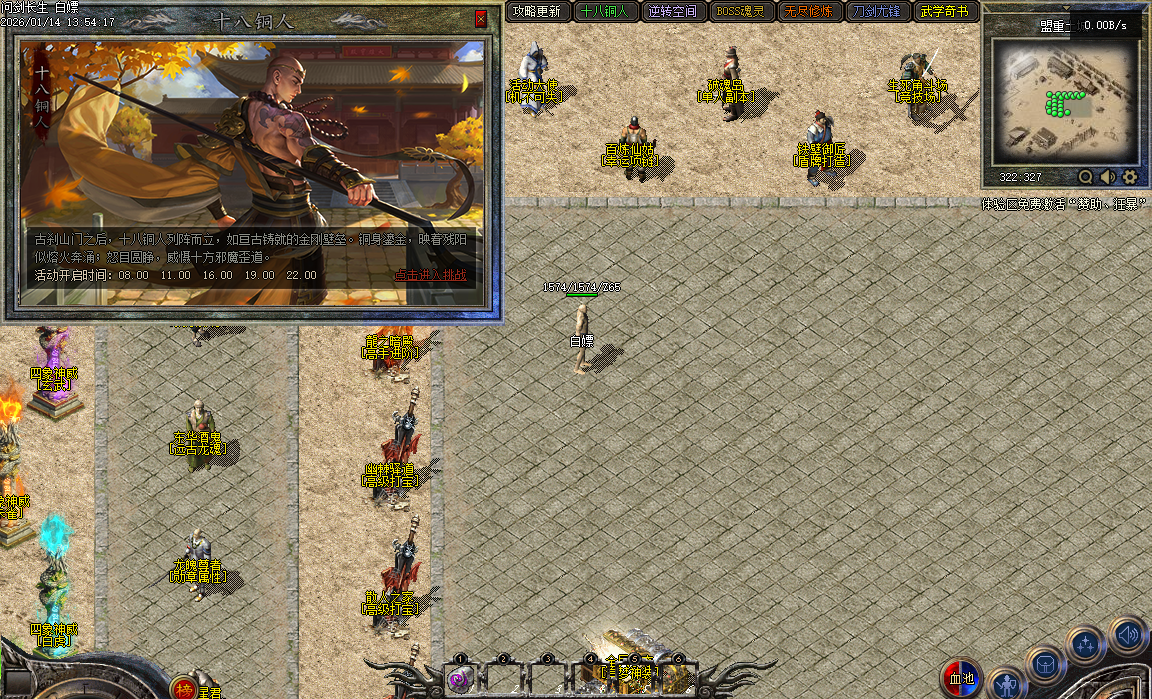Click the minimap magnifier icon
Viewport: 1152px width, 699px height.
click(x=1086, y=177)
